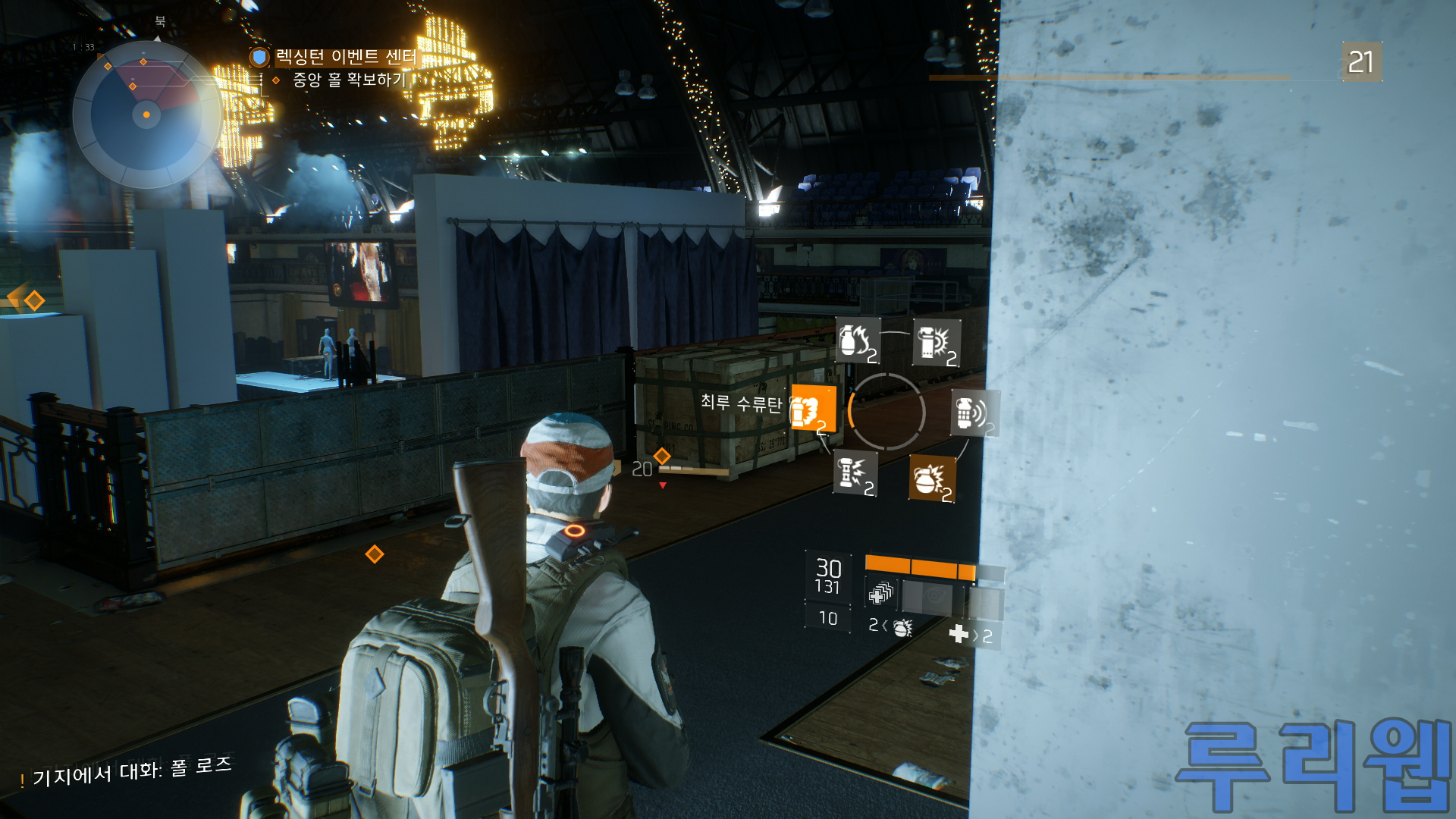Screen dimensions: 1456x819
Task: Use the medkit cross icon
Action: [959, 634]
